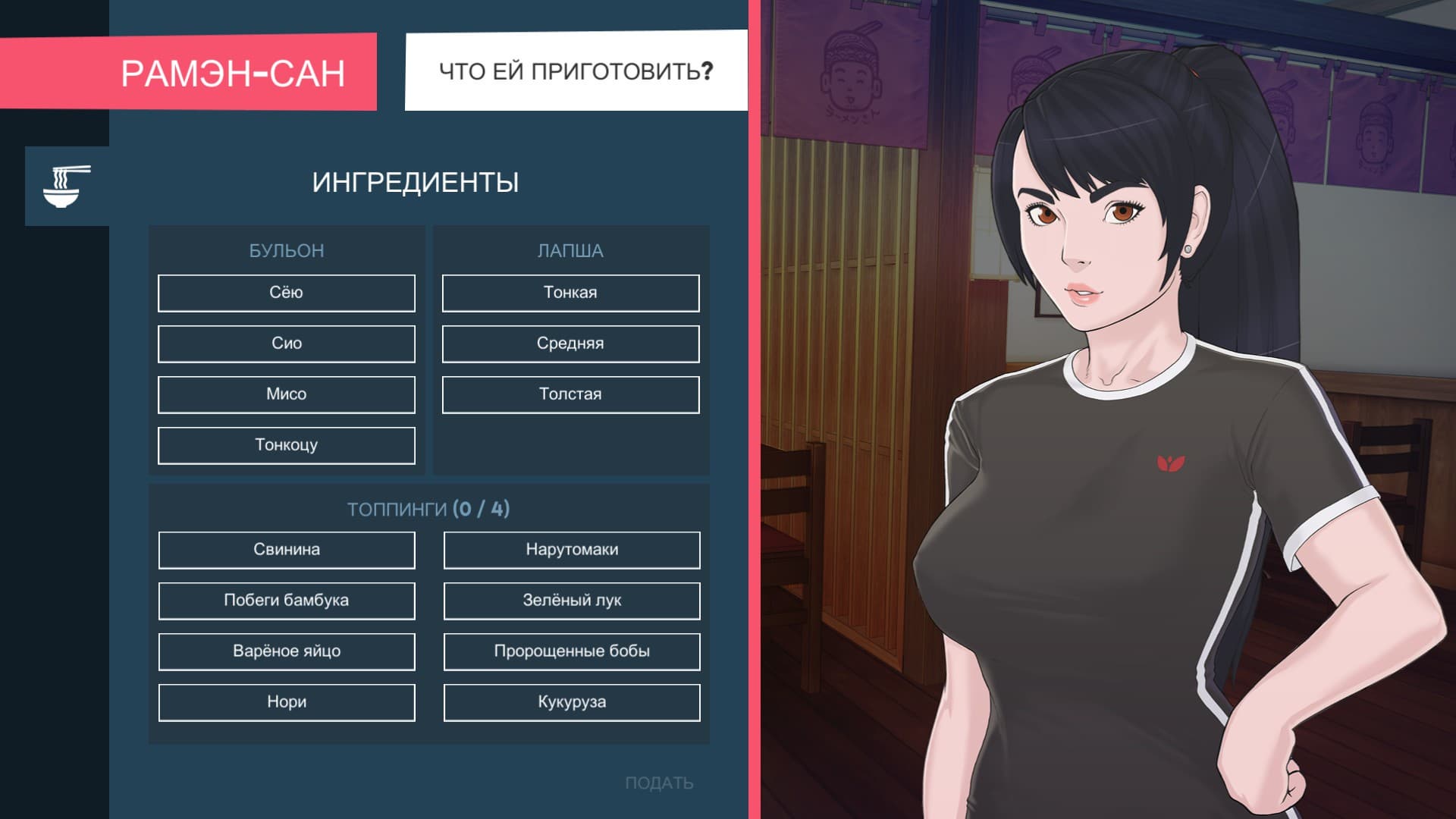Viewport: 1456px width, 819px height.
Task: Select the Сёю broth option
Action: [286, 293]
